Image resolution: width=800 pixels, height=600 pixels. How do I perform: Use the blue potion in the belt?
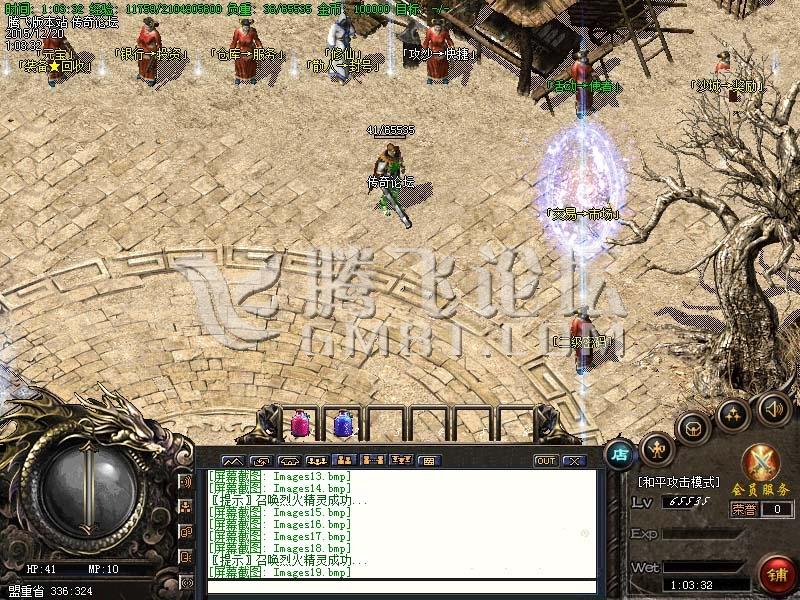[342, 424]
